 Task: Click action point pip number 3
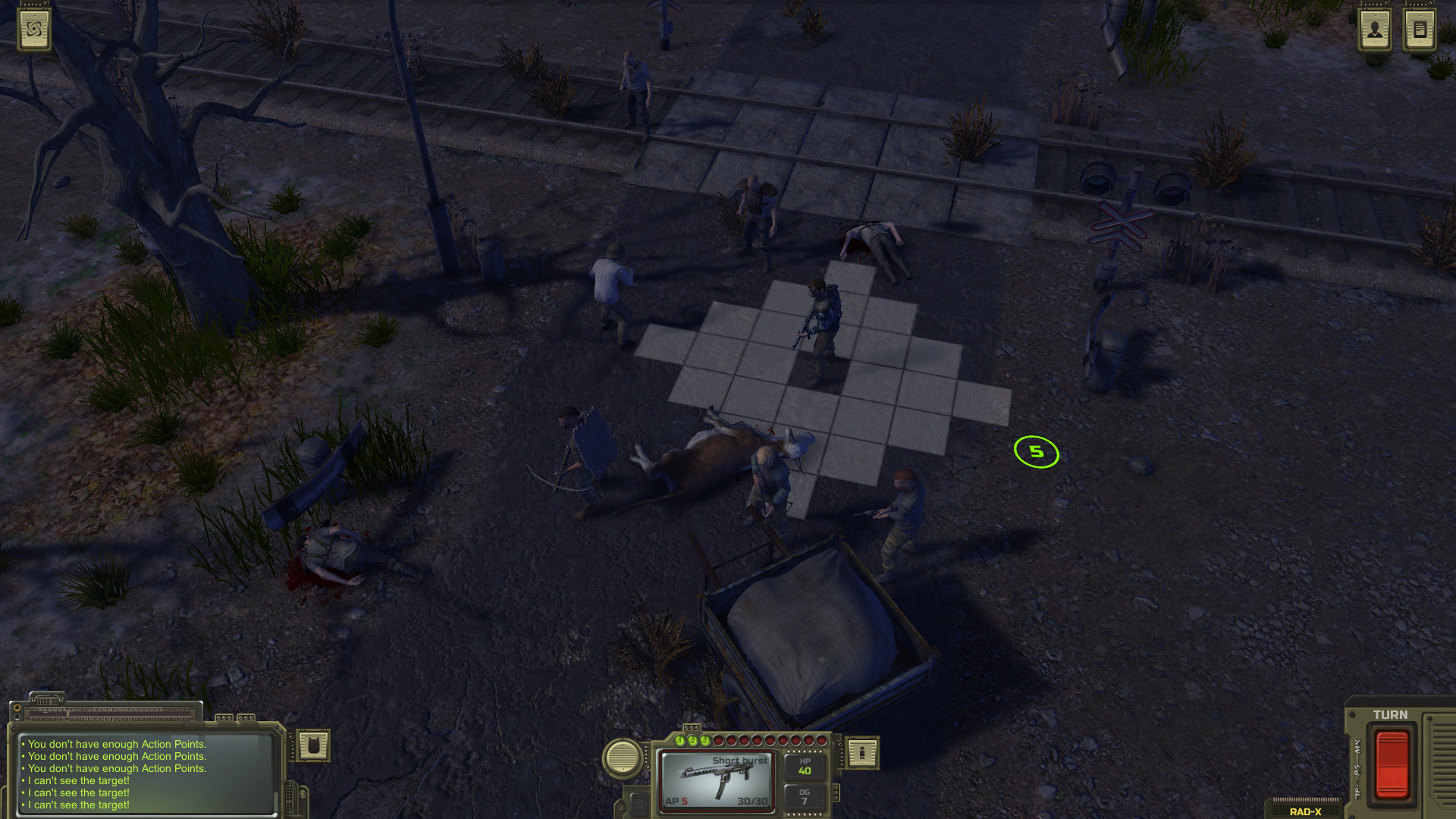point(704,741)
